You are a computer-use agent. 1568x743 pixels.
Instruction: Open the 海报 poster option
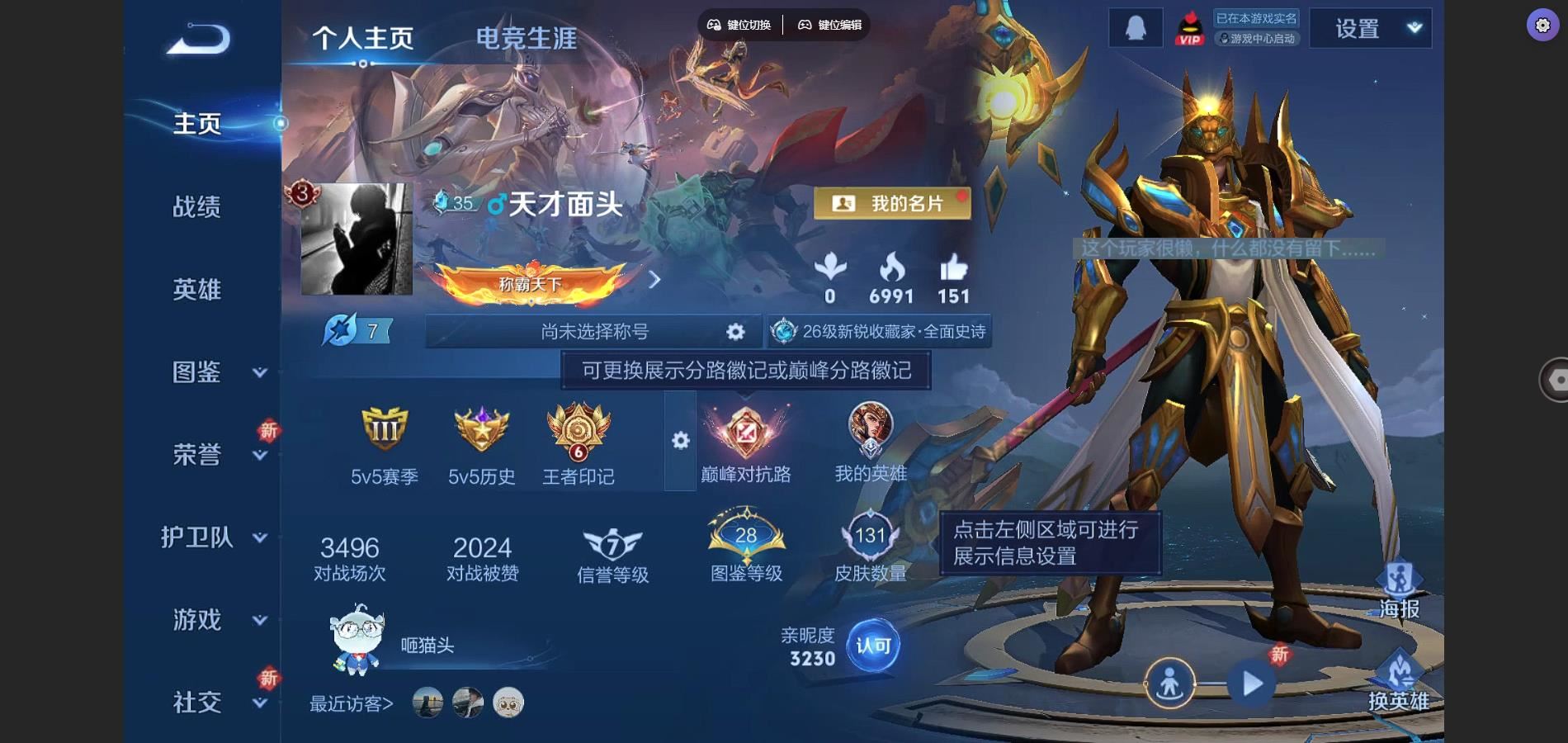1399,590
